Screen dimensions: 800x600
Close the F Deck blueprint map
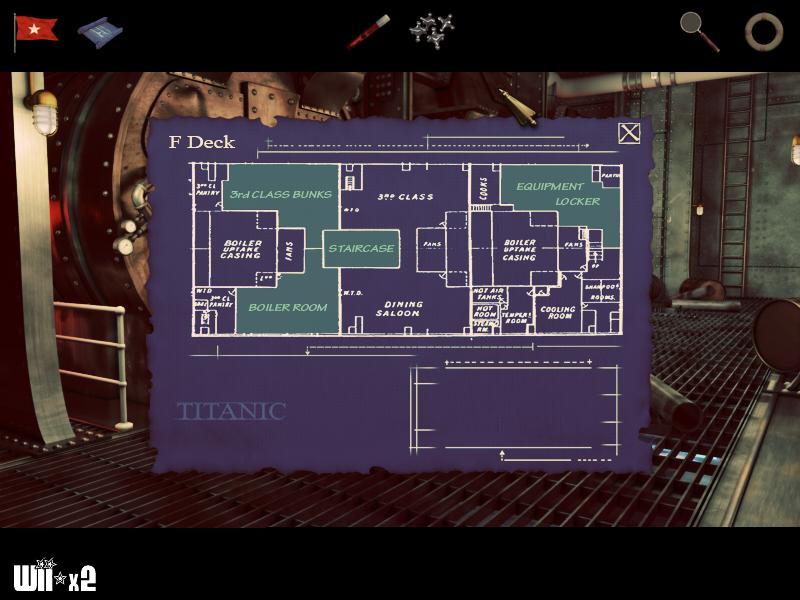[x=628, y=133]
